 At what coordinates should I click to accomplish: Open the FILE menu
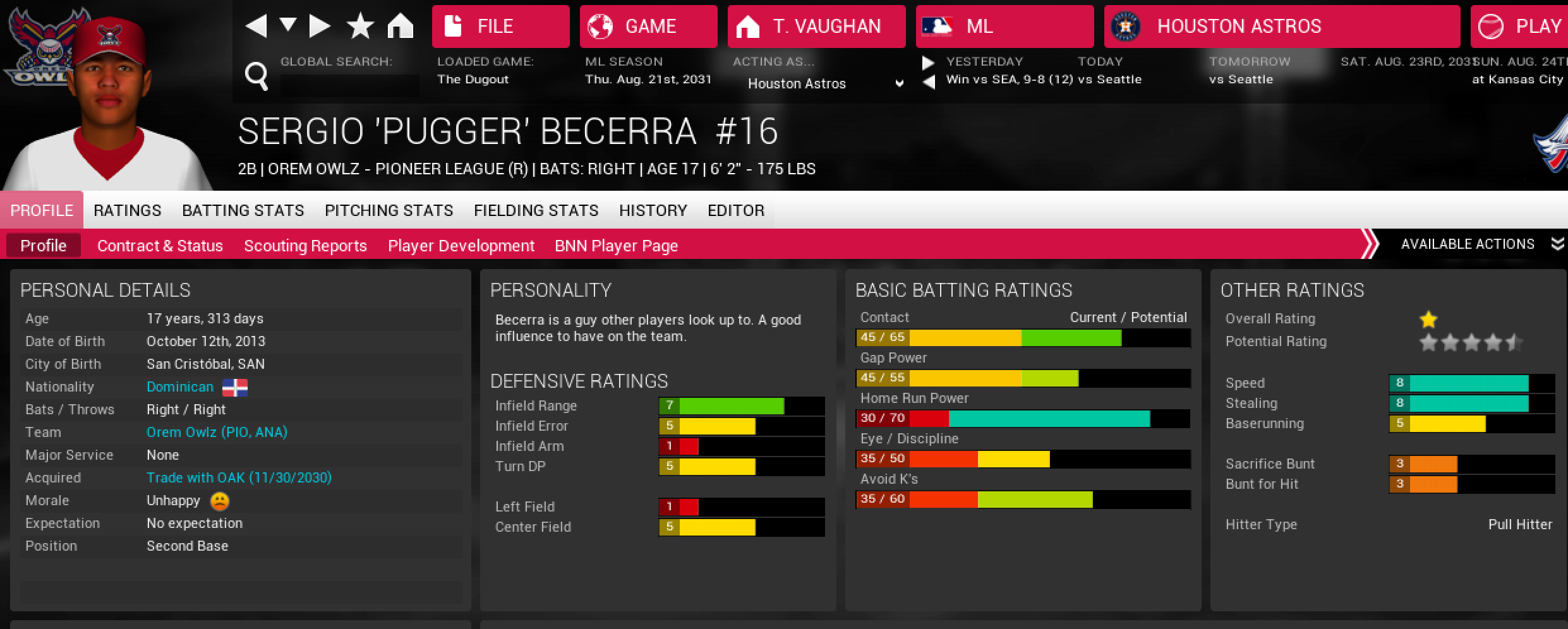(x=500, y=27)
